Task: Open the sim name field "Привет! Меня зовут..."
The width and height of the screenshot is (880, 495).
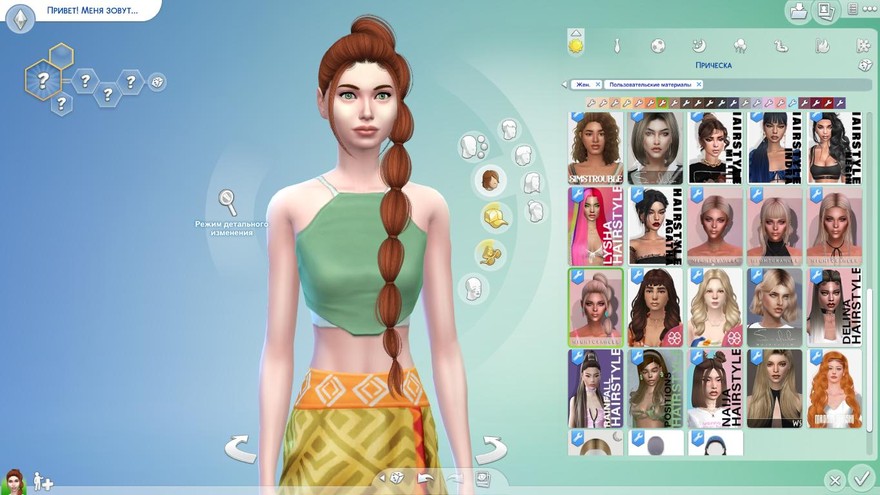Action: [91, 11]
